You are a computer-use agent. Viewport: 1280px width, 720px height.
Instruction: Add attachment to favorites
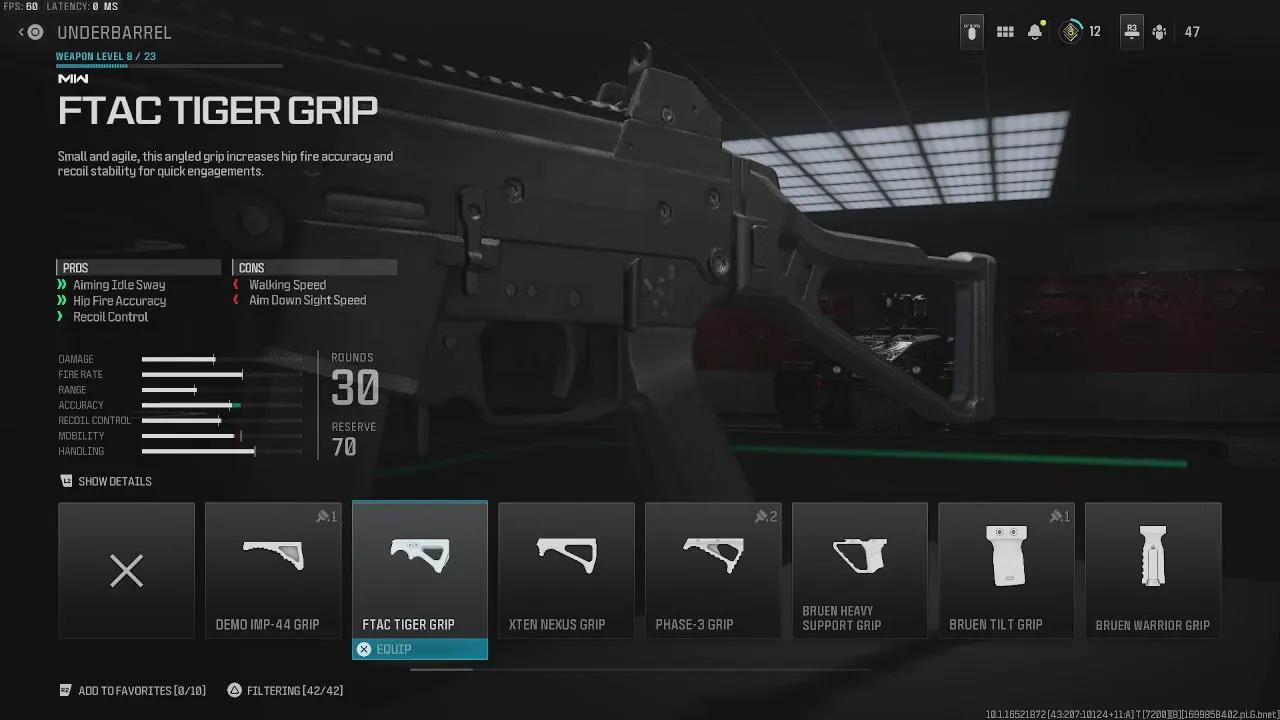132,691
